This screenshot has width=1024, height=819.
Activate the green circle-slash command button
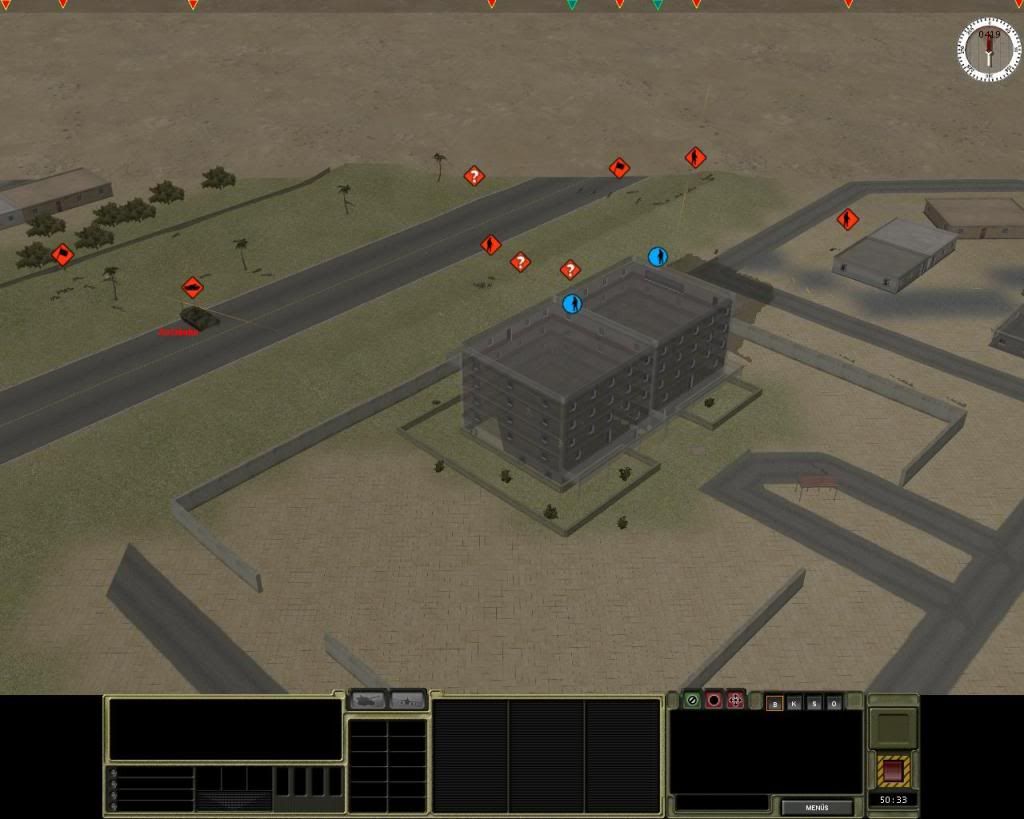tap(692, 700)
